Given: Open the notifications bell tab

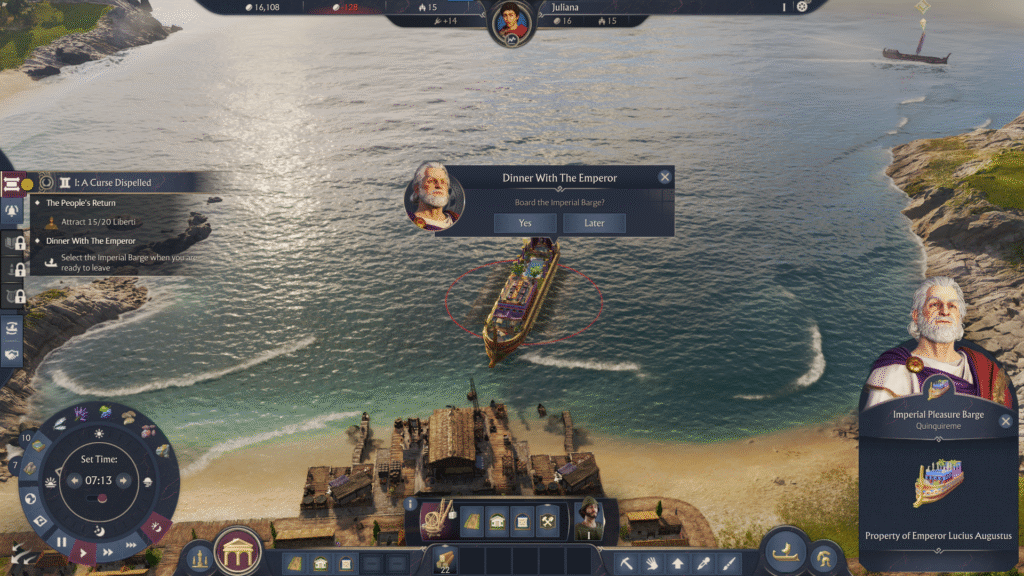Looking at the screenshot, I should (13, 212).
